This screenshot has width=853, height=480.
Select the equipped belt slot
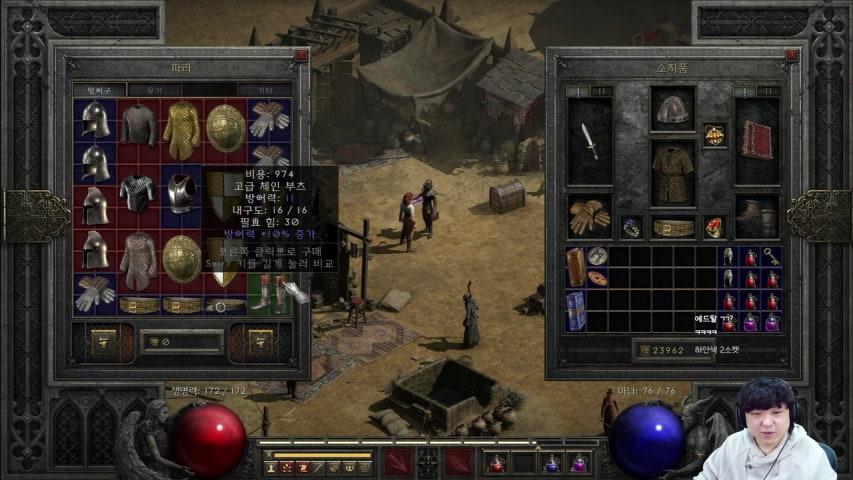[673, 228]
